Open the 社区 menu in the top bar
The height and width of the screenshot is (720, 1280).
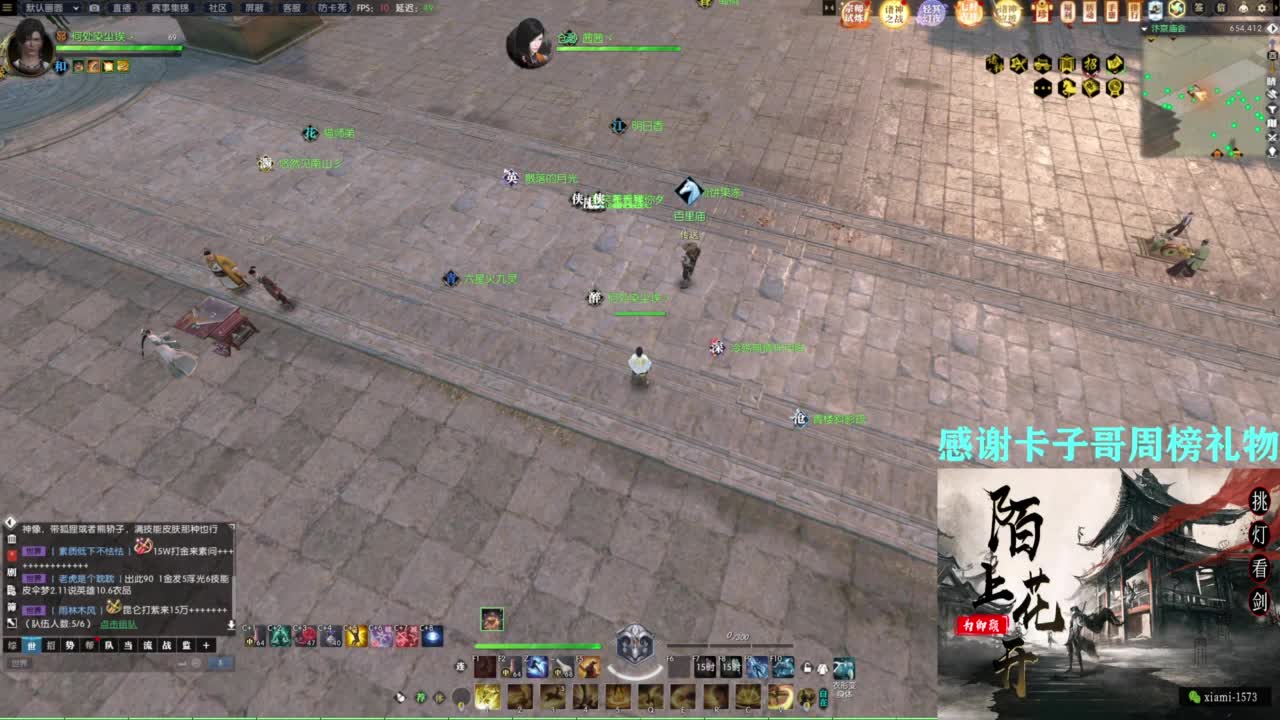tap(218, 8)
